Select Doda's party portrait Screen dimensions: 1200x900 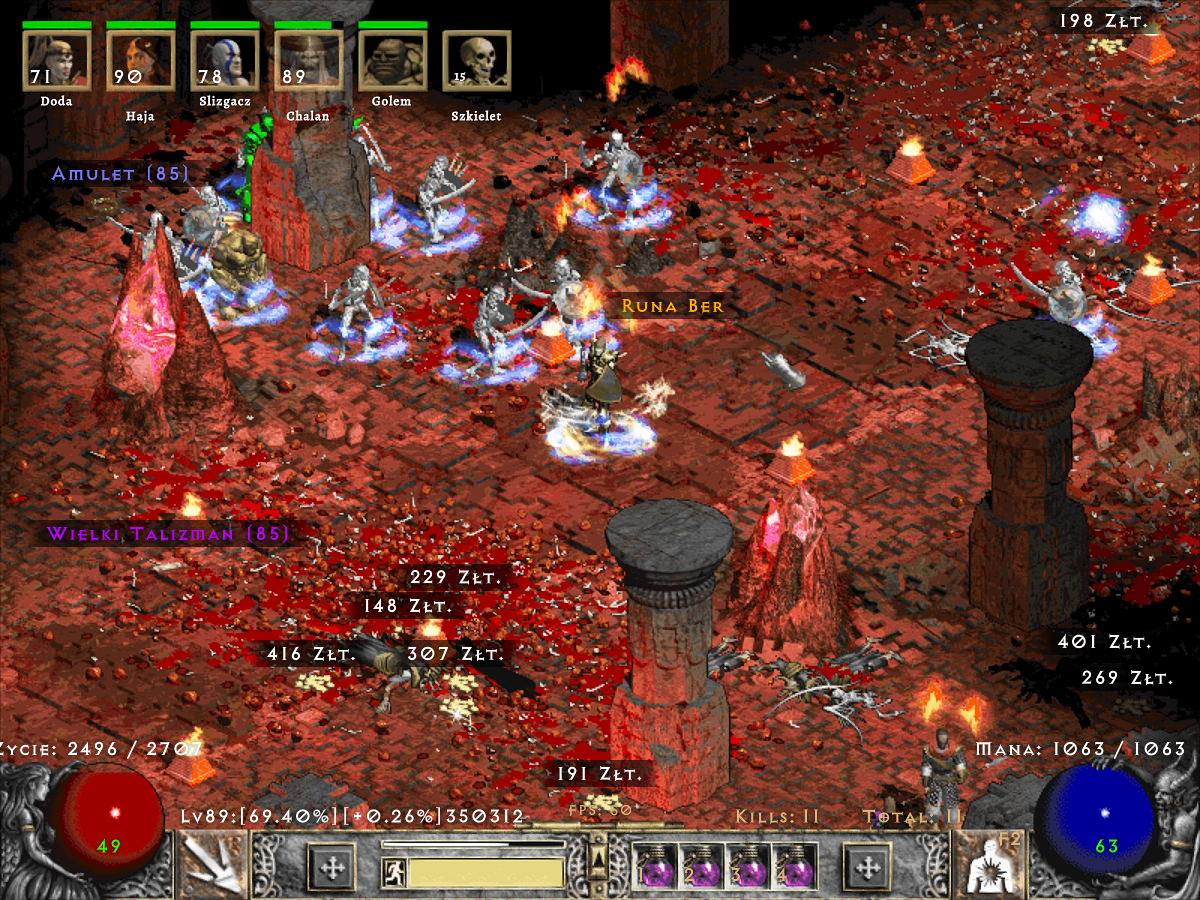point(56,60)
